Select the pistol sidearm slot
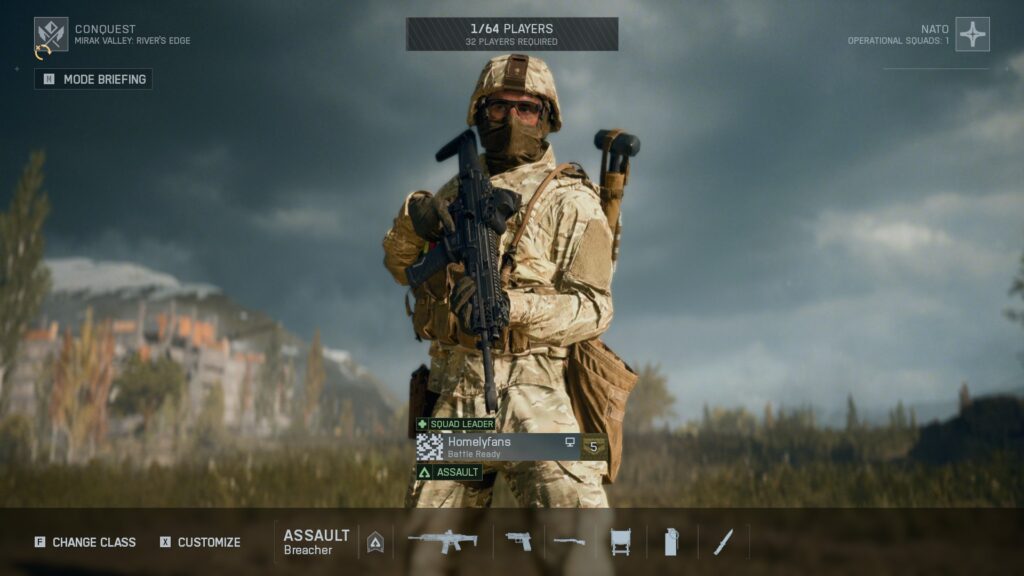This screenshot has height=576, width=1024. (518, 541)
